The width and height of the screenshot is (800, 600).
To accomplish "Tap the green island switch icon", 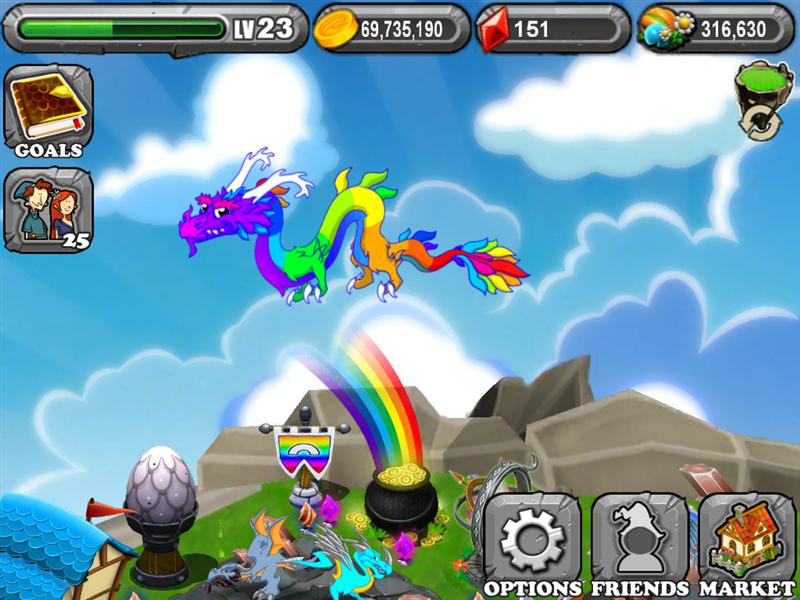I will 762,98.
